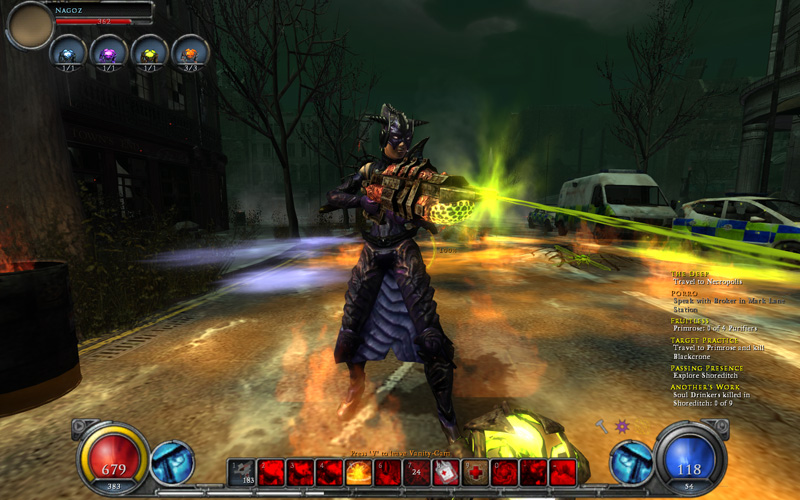Click the hammer status icon

602,426
